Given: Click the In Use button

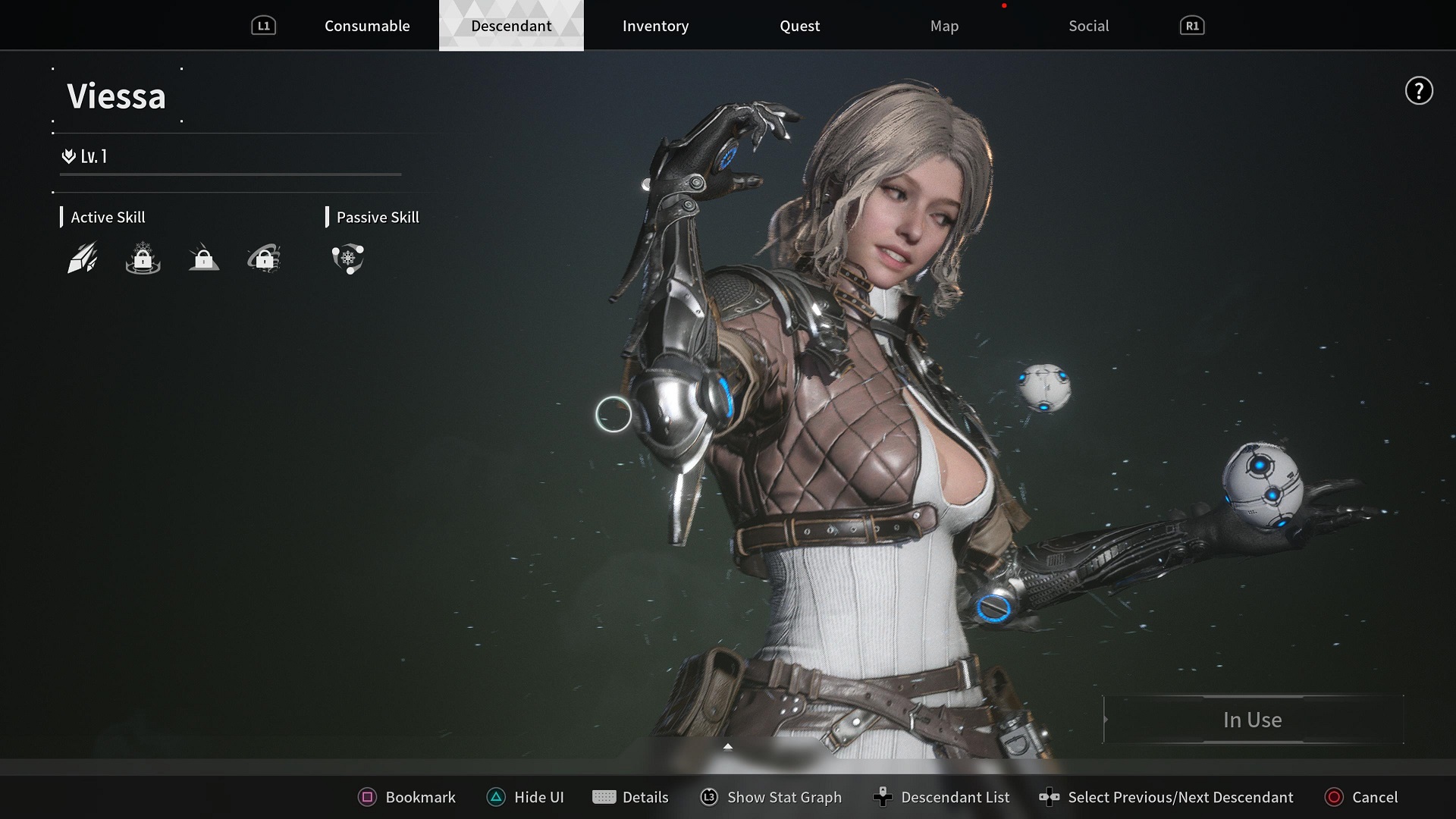Looking at the screenshot, I should click(1252, 720).
